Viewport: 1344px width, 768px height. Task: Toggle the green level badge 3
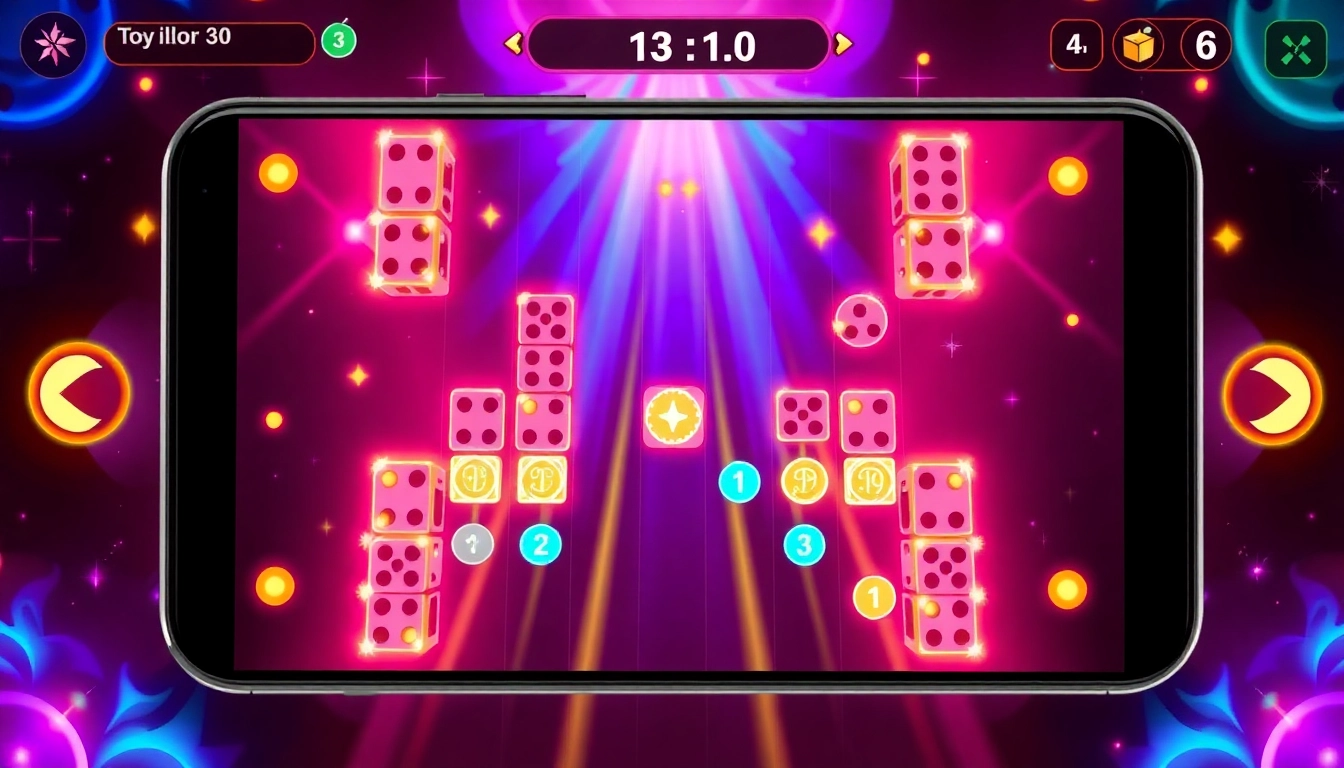tap(339, 39)
